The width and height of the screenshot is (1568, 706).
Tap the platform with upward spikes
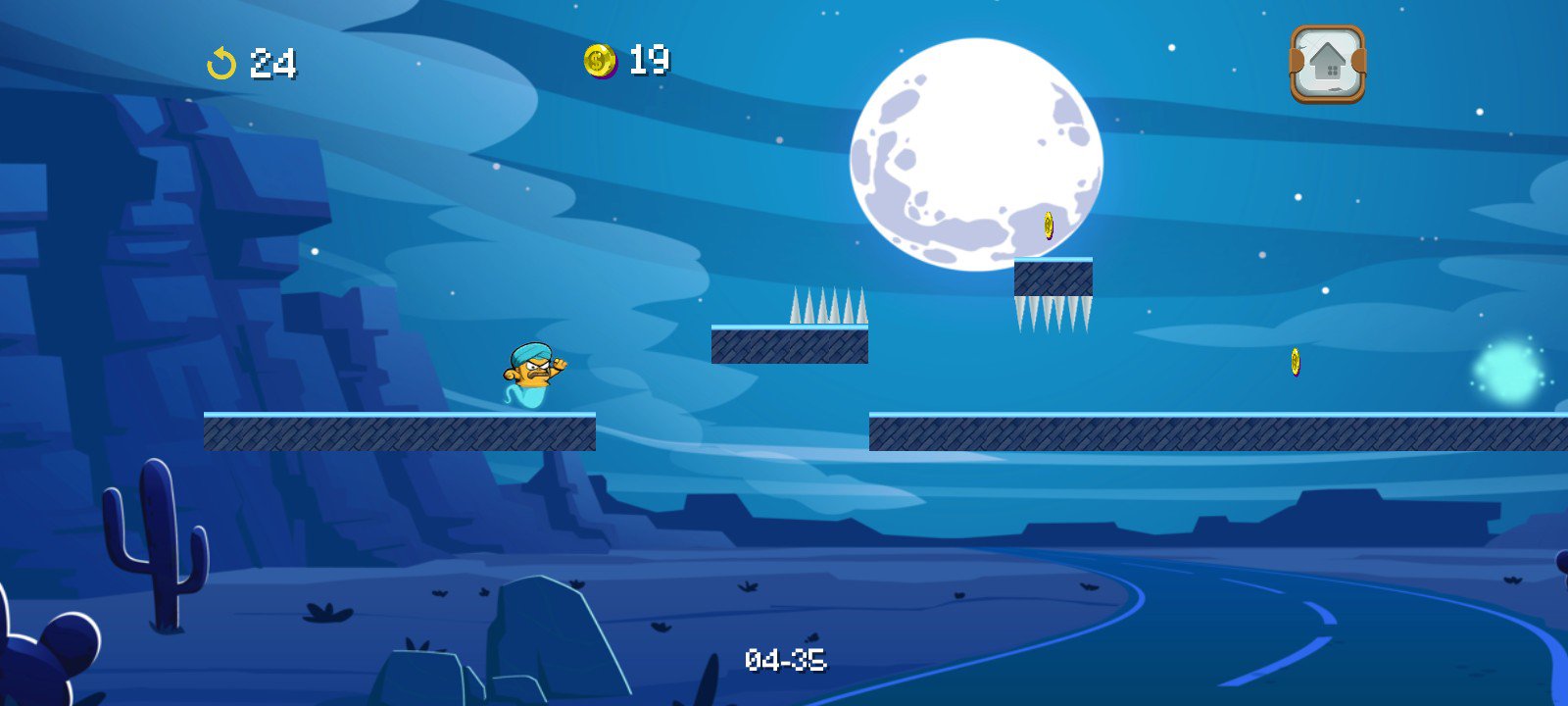coord(789,343)
